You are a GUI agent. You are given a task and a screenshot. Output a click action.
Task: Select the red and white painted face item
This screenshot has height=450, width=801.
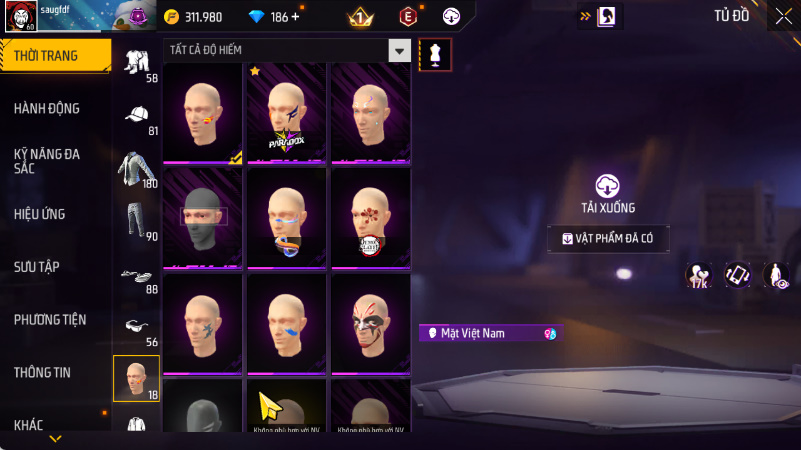click(370, 322)
